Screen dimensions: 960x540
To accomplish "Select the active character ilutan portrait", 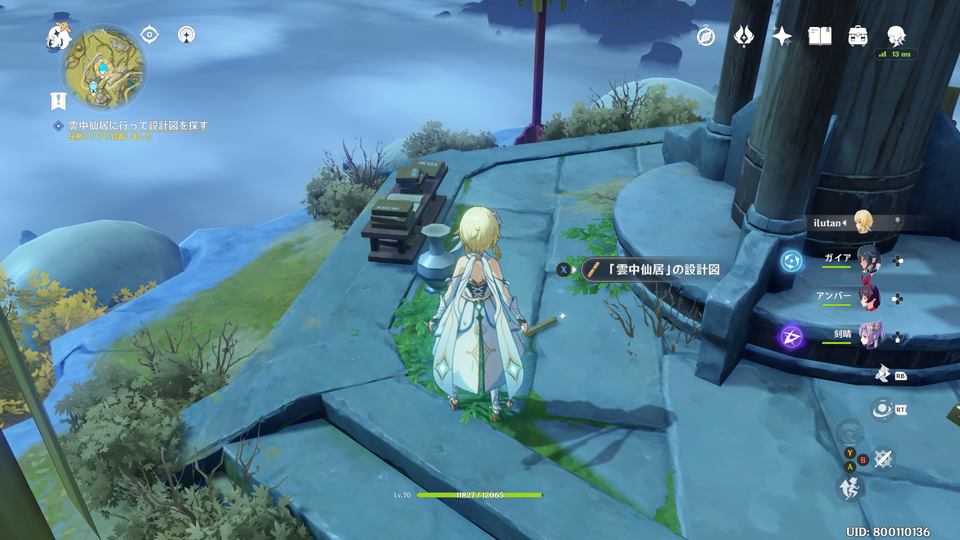I will point(862,221).
